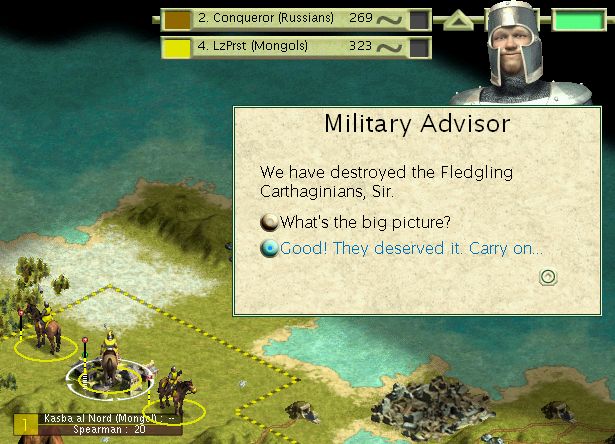Click the green button at top right
The height and width of the screenshot is (444, 615).
coord(580,20)
